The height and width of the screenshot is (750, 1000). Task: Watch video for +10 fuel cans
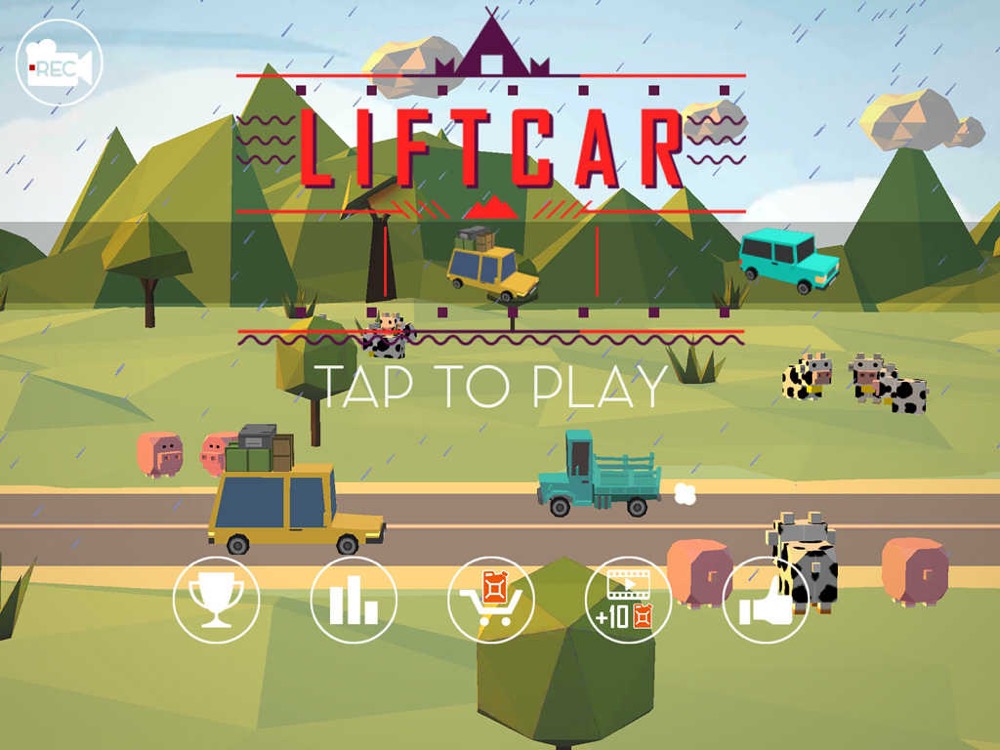[x=628, y=600]
